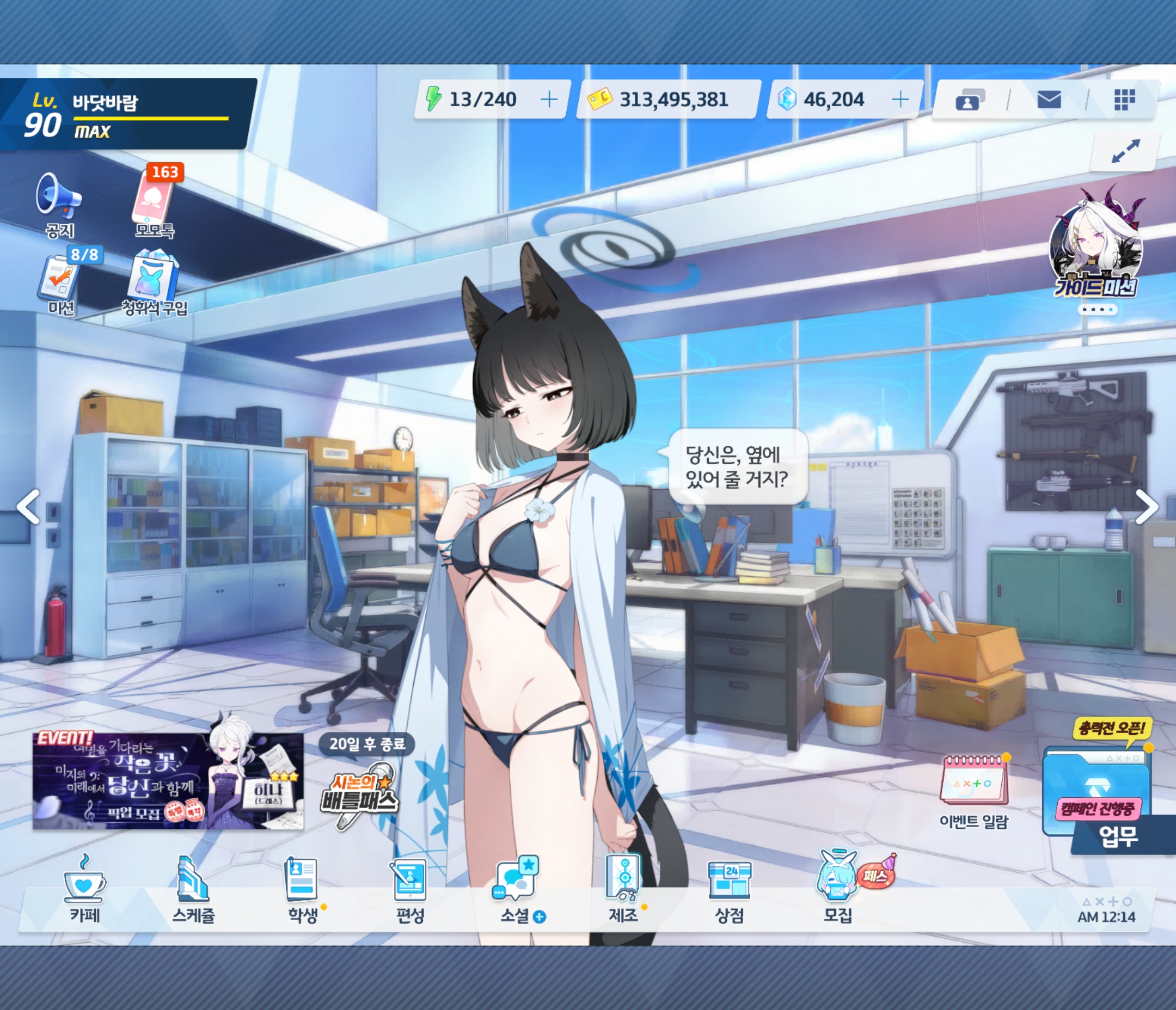1176x1010 pixels.
Task: Add blue gems with the plus button
Action: [899, 100]
